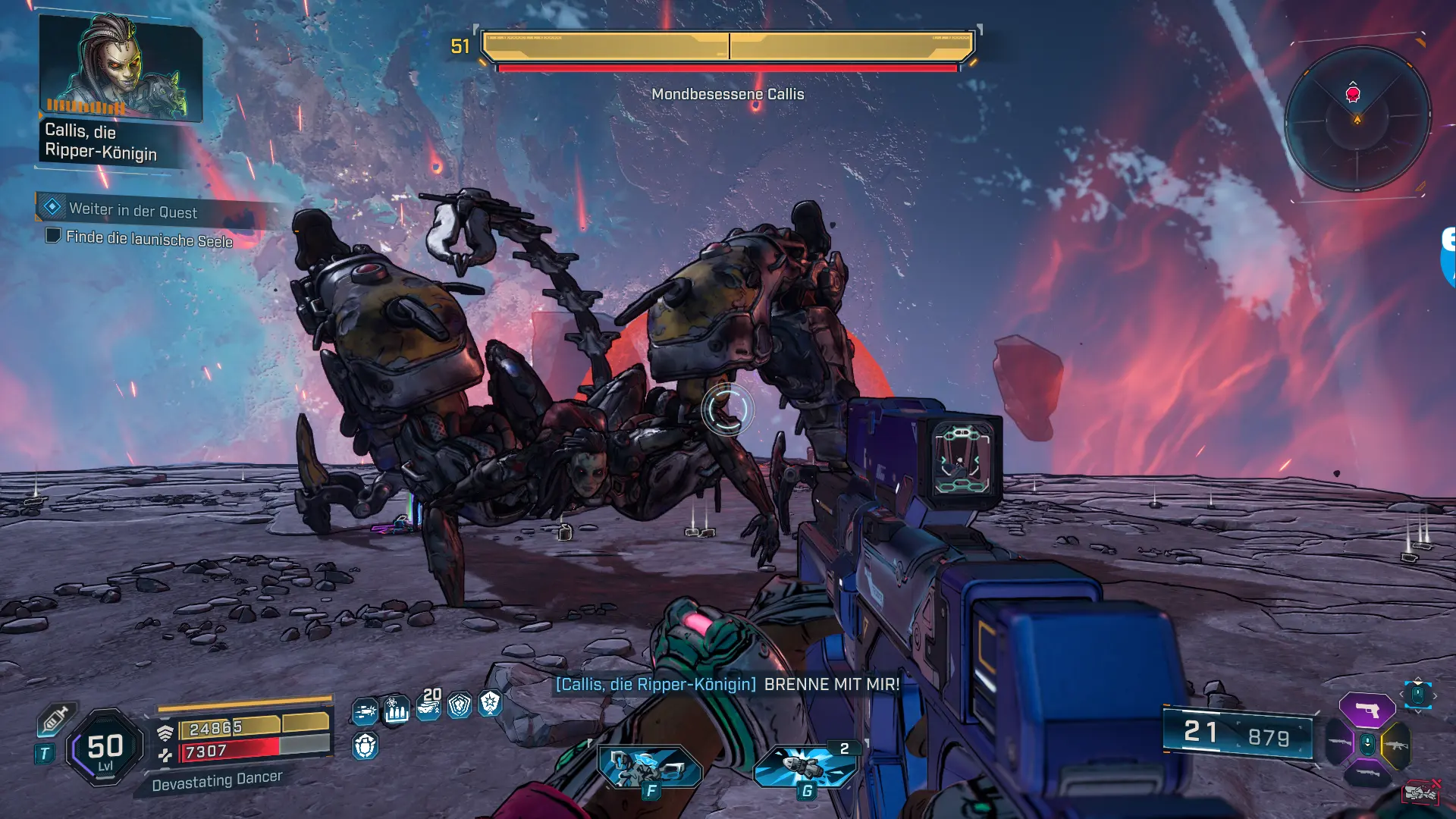Switch to the left shotgun weapon slot
The height and width of the screenshot is (819, 1456).
pos(1339,743)
